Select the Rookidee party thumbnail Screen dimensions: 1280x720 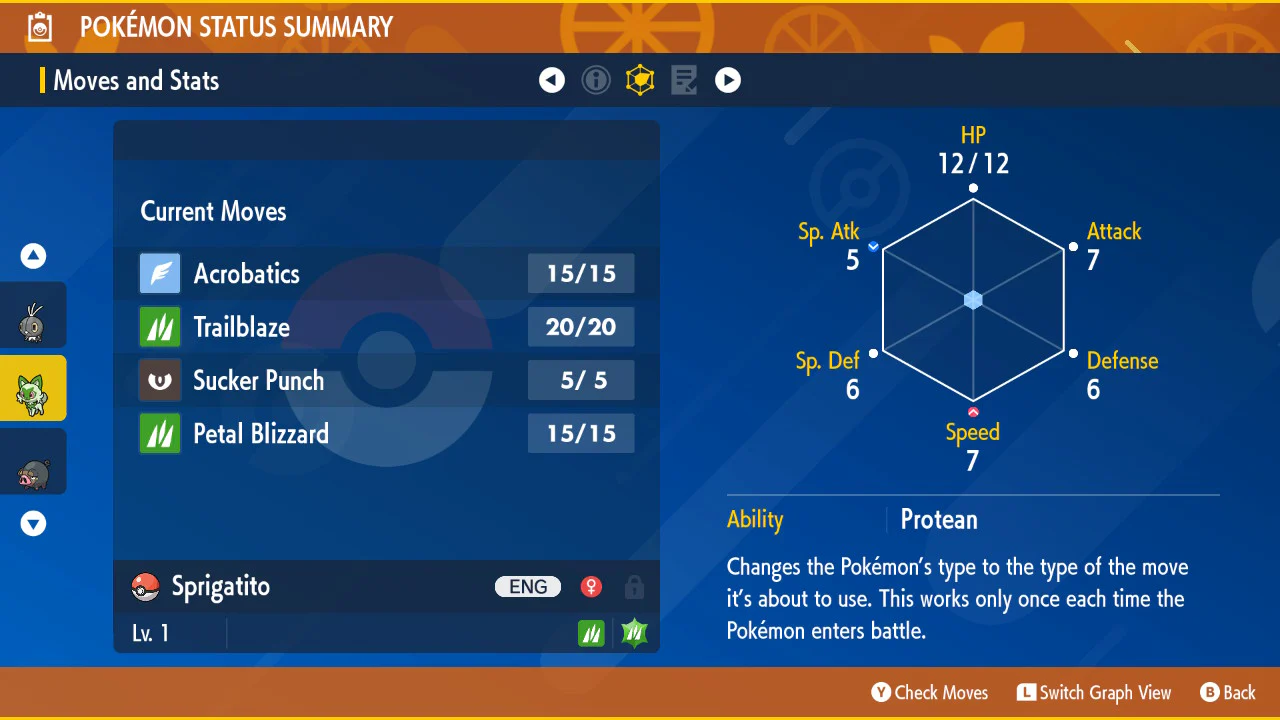tap(32, 316)
